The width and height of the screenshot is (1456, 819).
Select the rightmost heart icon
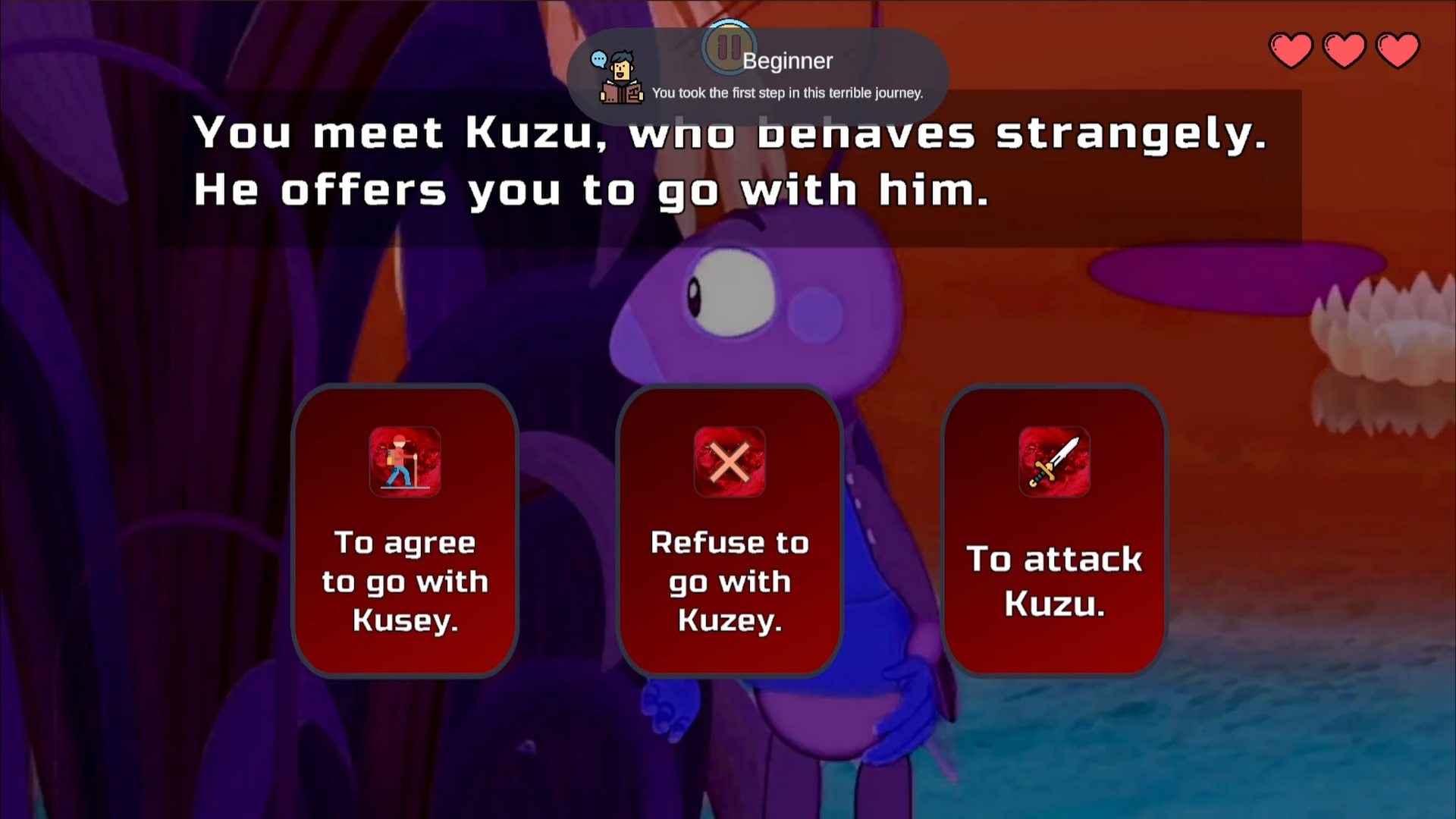pos(1399,49)
